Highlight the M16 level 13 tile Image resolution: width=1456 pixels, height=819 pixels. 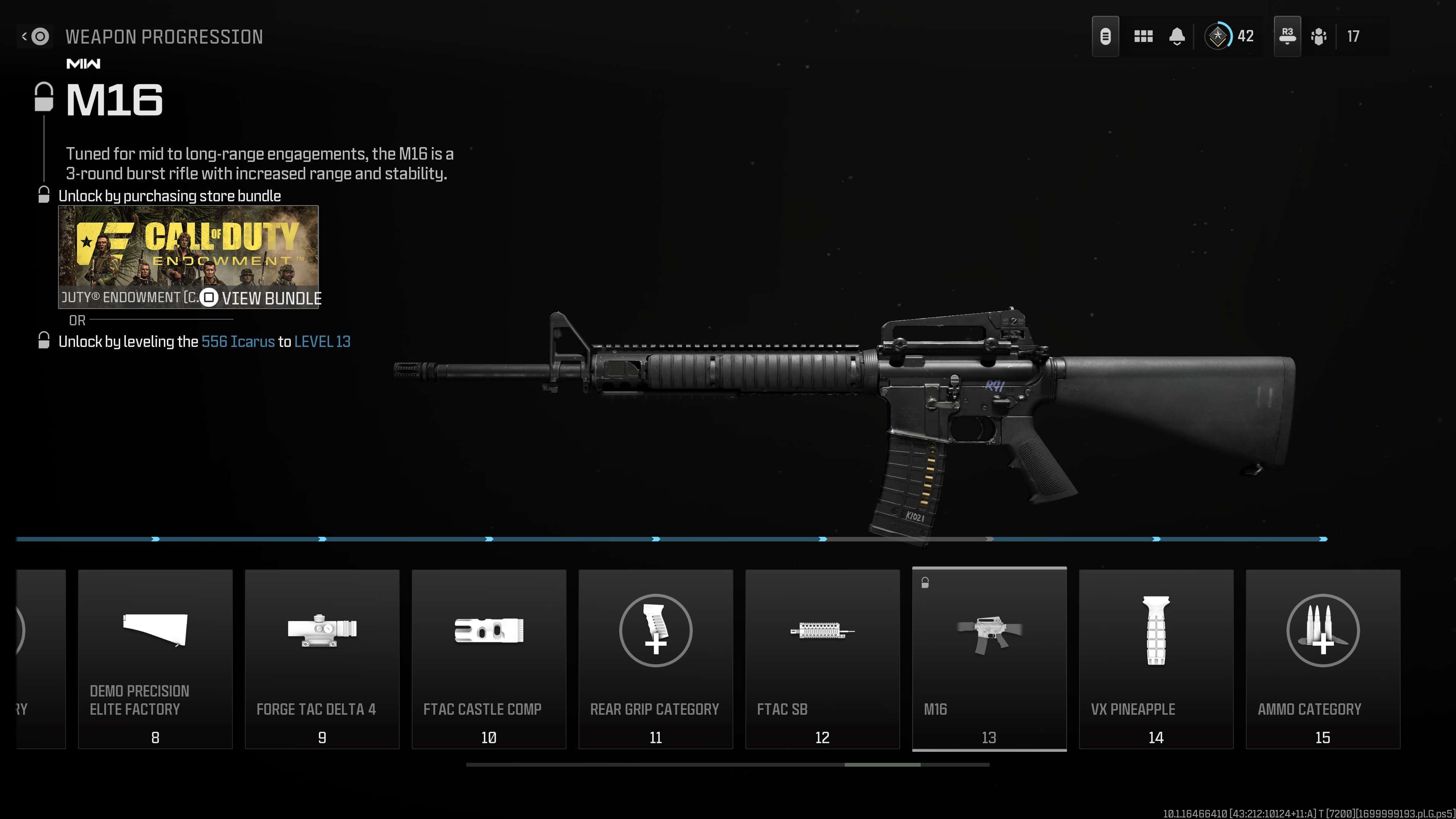(989, 659)
